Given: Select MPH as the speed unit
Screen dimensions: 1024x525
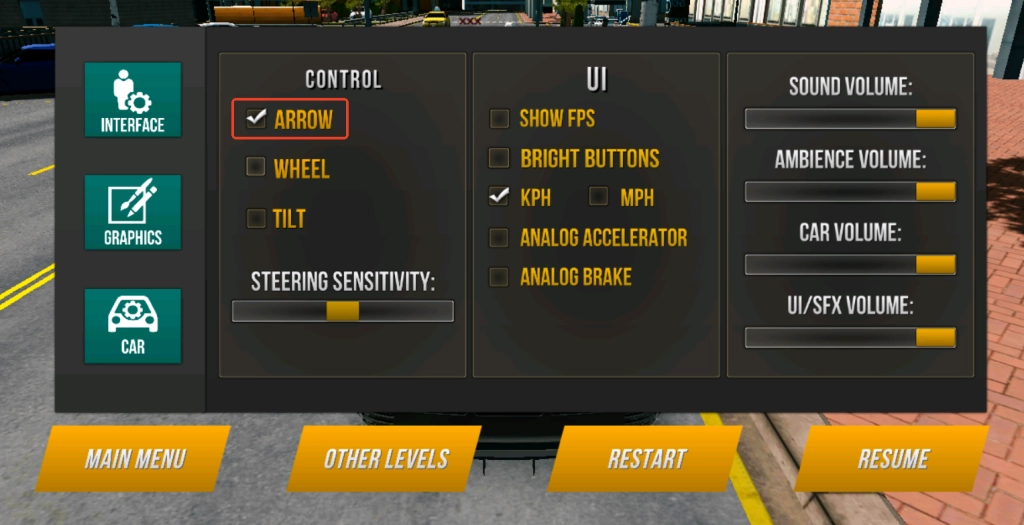Looking at the screenshot, I should pyautogui.click(x=599, y=197).
